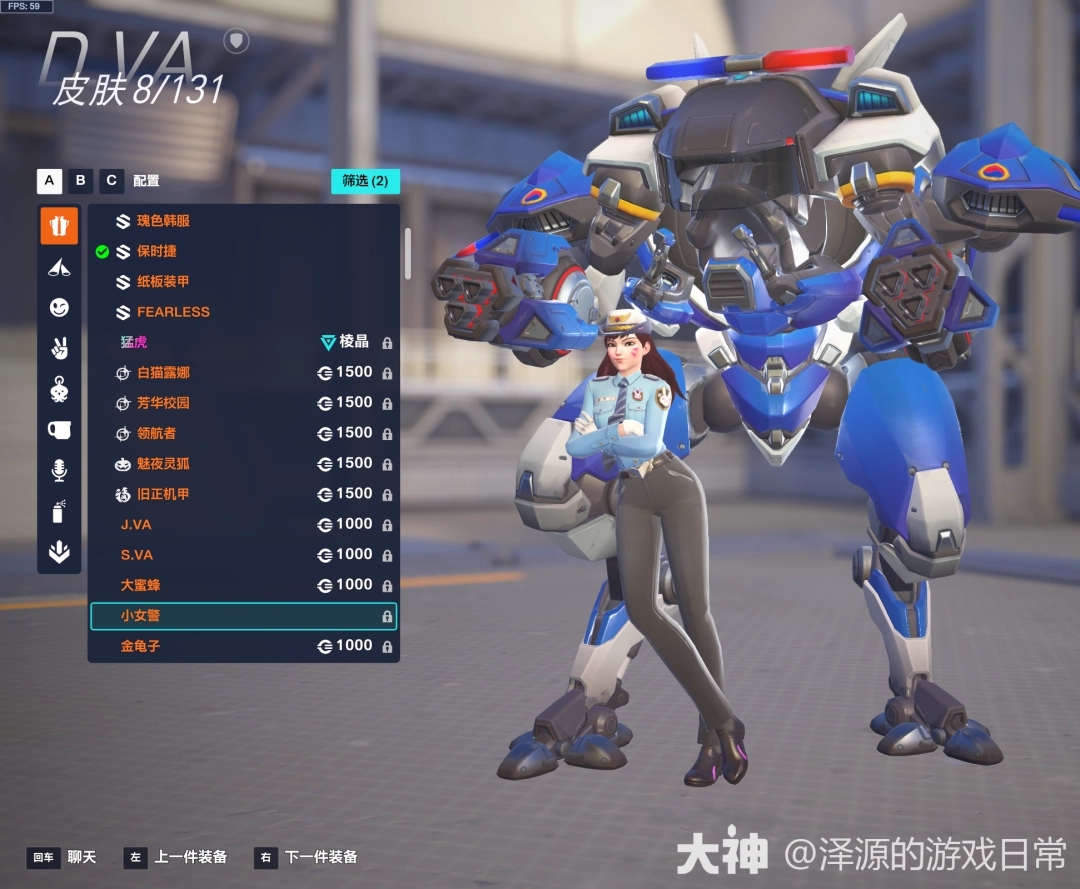Screen dimensions: 1080x889
Task: Open the winking face category
Action: click(x=59, y=308)
